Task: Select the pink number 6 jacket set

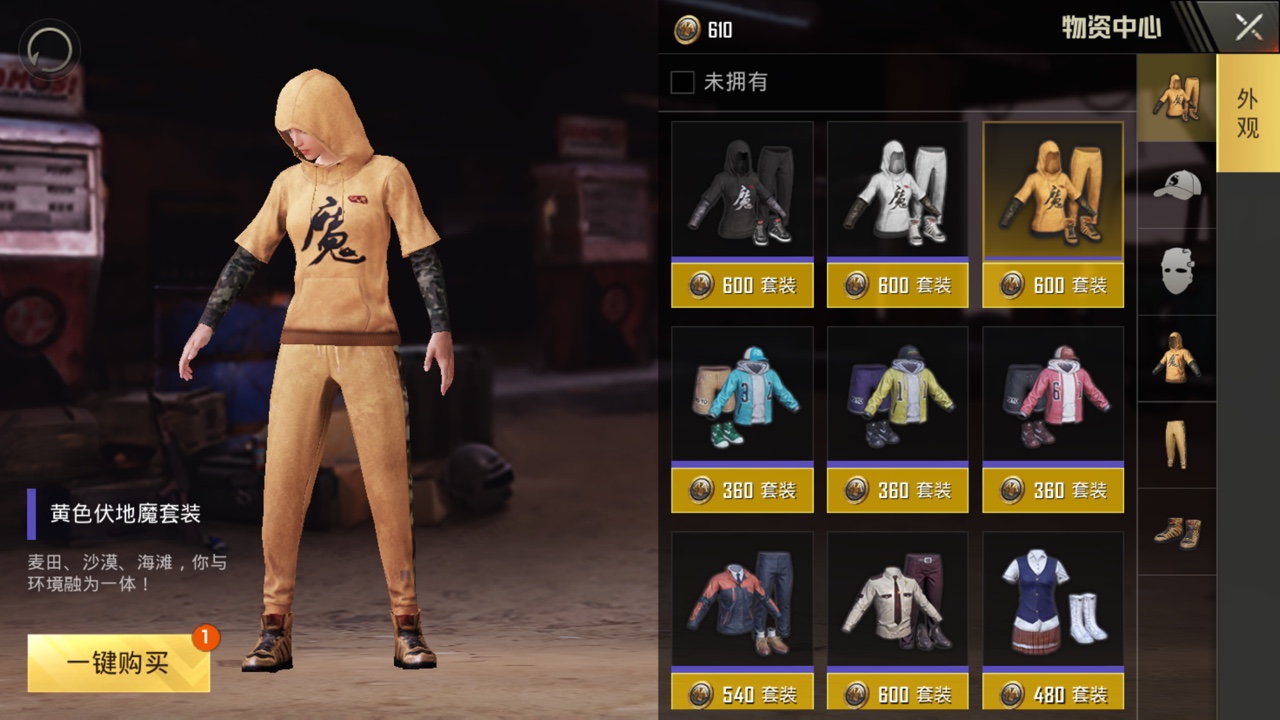Action: point(1053,395)
